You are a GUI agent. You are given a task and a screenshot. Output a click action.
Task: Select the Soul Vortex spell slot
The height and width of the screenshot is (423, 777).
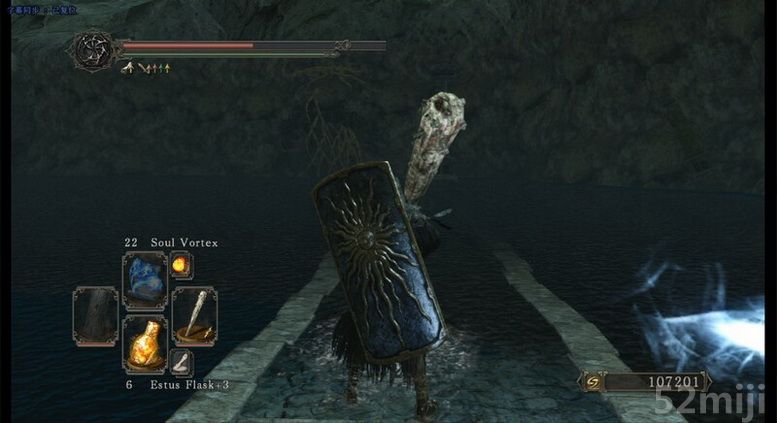(144, 279)
